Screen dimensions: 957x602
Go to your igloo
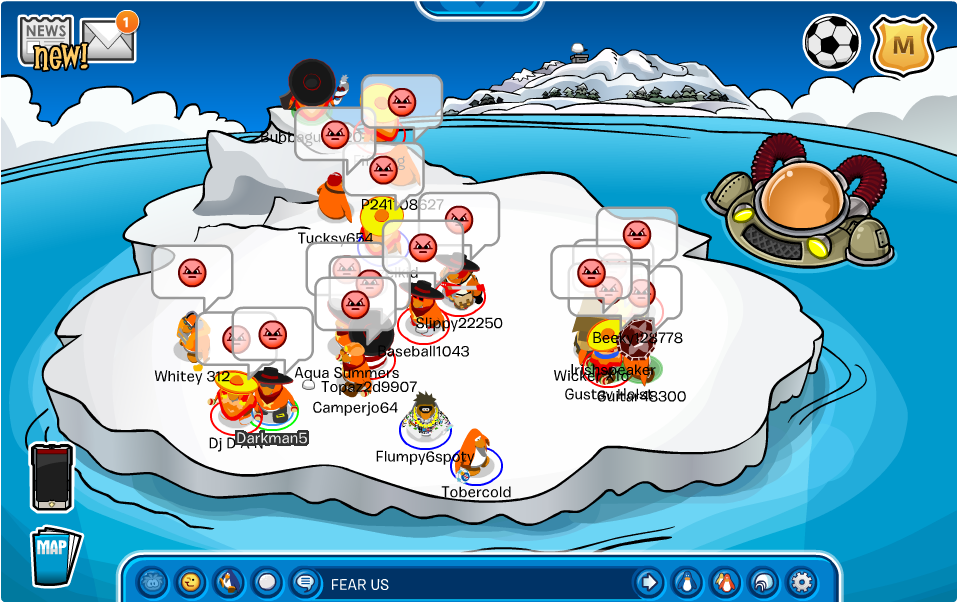[x=762, y=582]
